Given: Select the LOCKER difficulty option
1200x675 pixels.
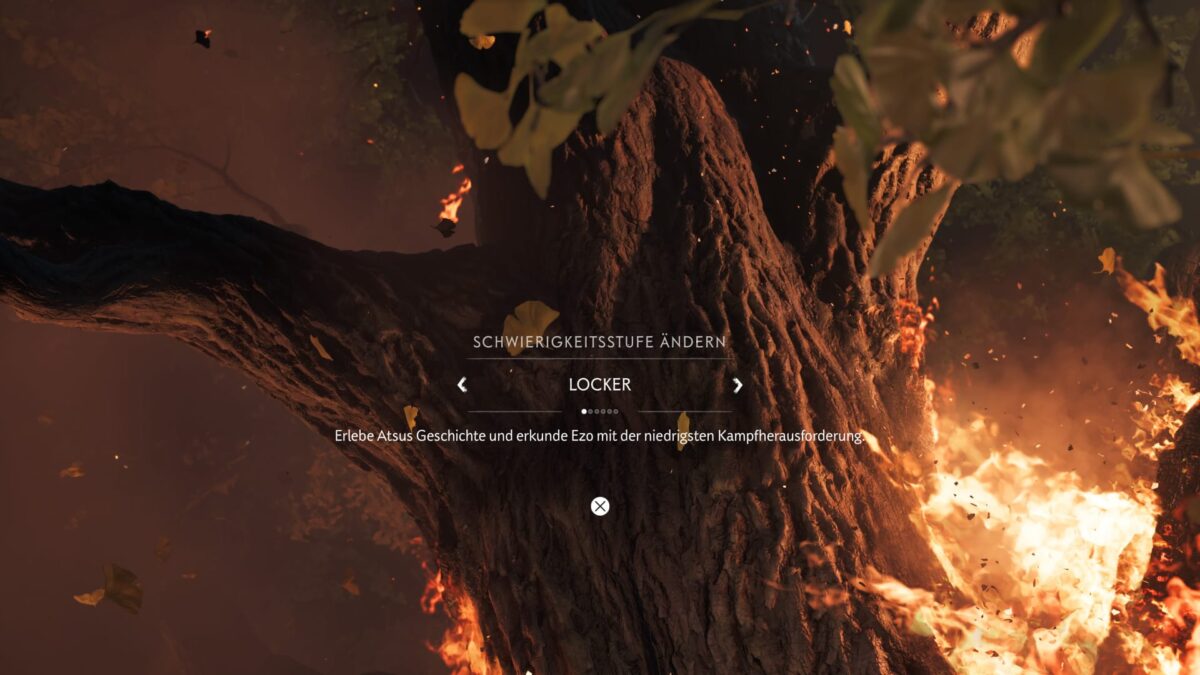Looking at the screenshot, I should click(600, 385).
